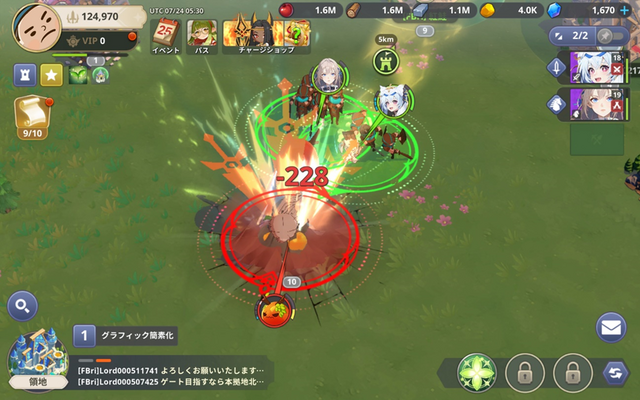Open the mail envelope inbox
Image resolution: width=640 pixels, height=400 pixels.
tap(611, 326)
